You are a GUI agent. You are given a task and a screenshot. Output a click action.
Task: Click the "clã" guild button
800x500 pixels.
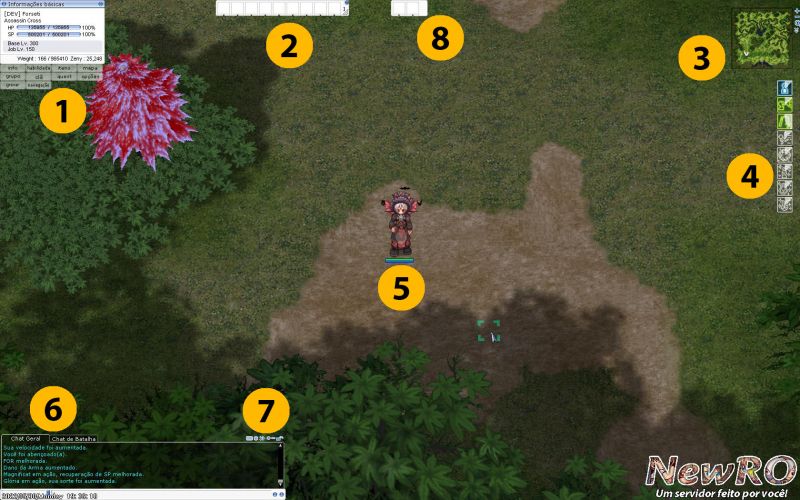(39, 76)
